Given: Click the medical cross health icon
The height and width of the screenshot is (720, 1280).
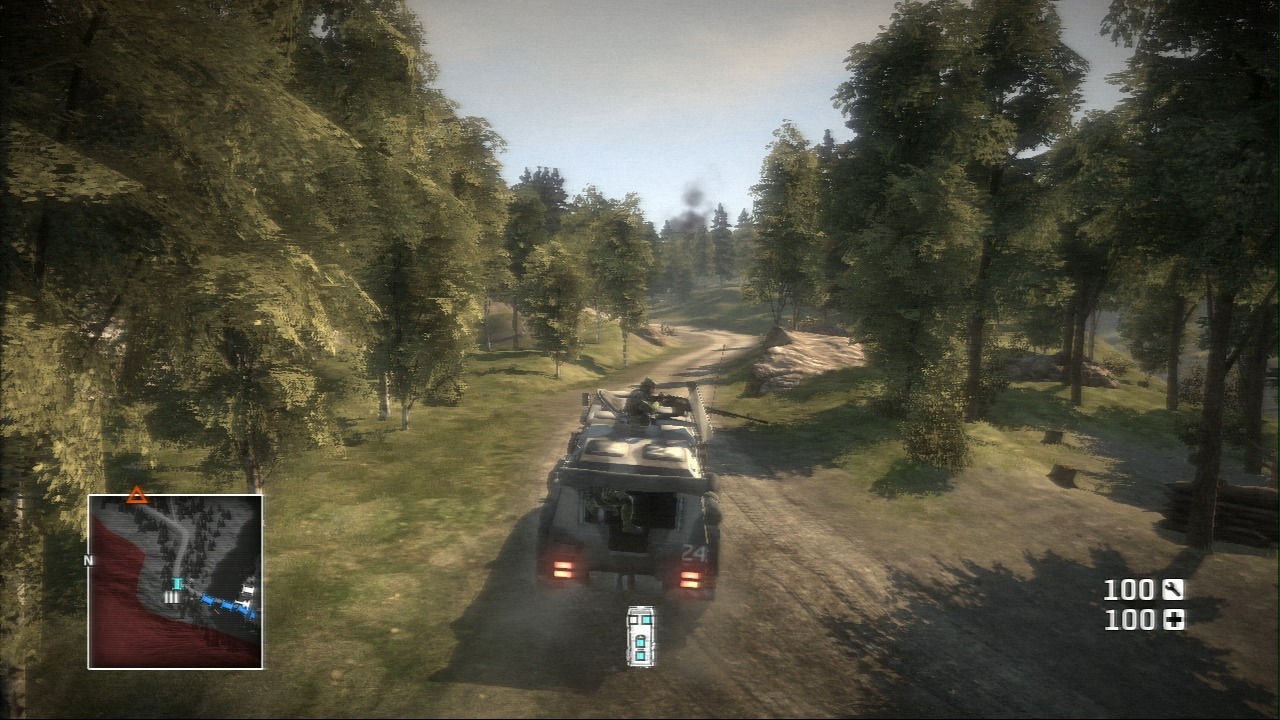Looking at the screenshot, I should (1173, 620).
